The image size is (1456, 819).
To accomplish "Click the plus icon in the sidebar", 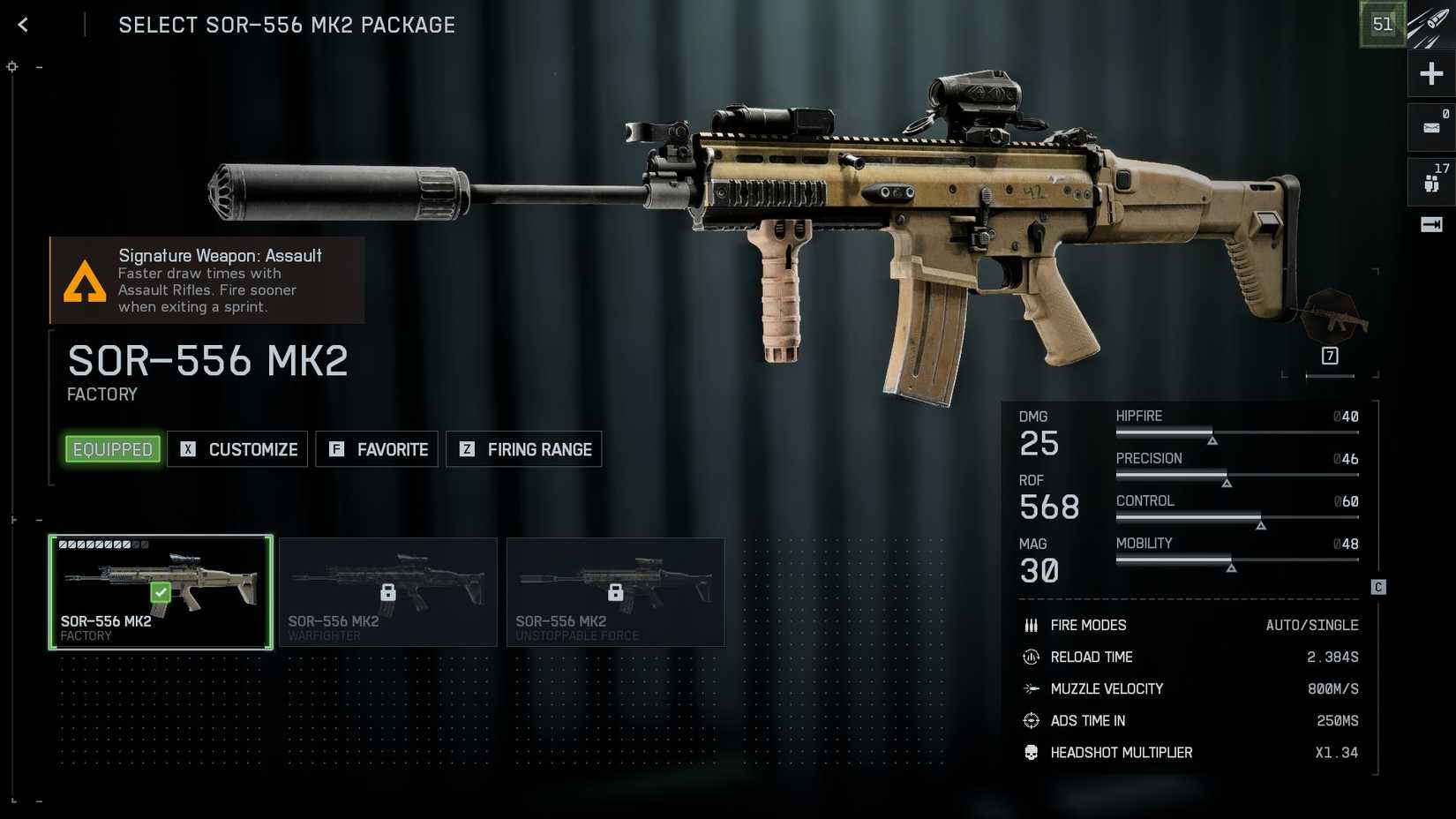I will click(1431, 73).
